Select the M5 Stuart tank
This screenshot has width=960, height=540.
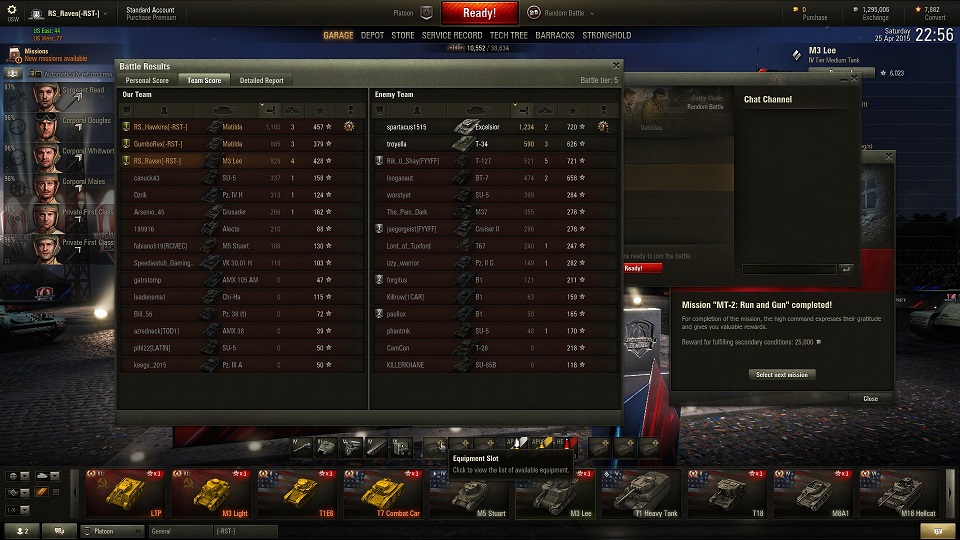pyautogui.click(x=471, y=495)
